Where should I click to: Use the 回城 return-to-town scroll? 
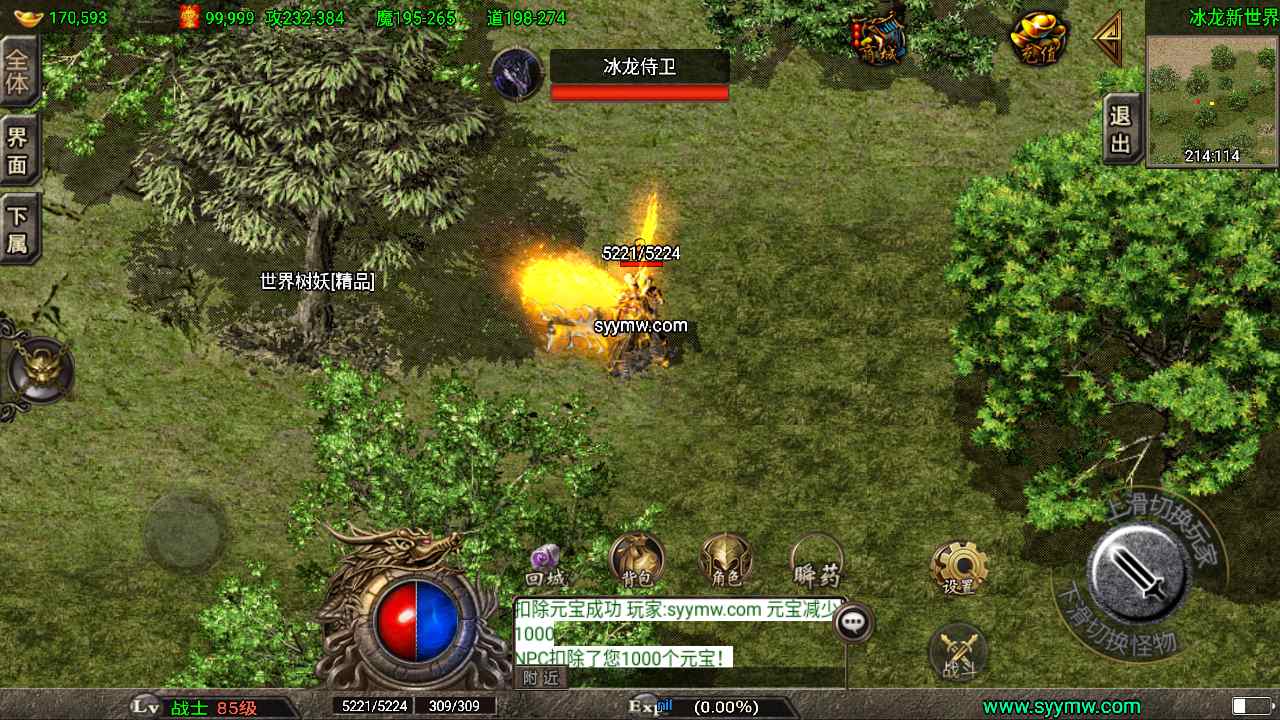pos(546,565)
